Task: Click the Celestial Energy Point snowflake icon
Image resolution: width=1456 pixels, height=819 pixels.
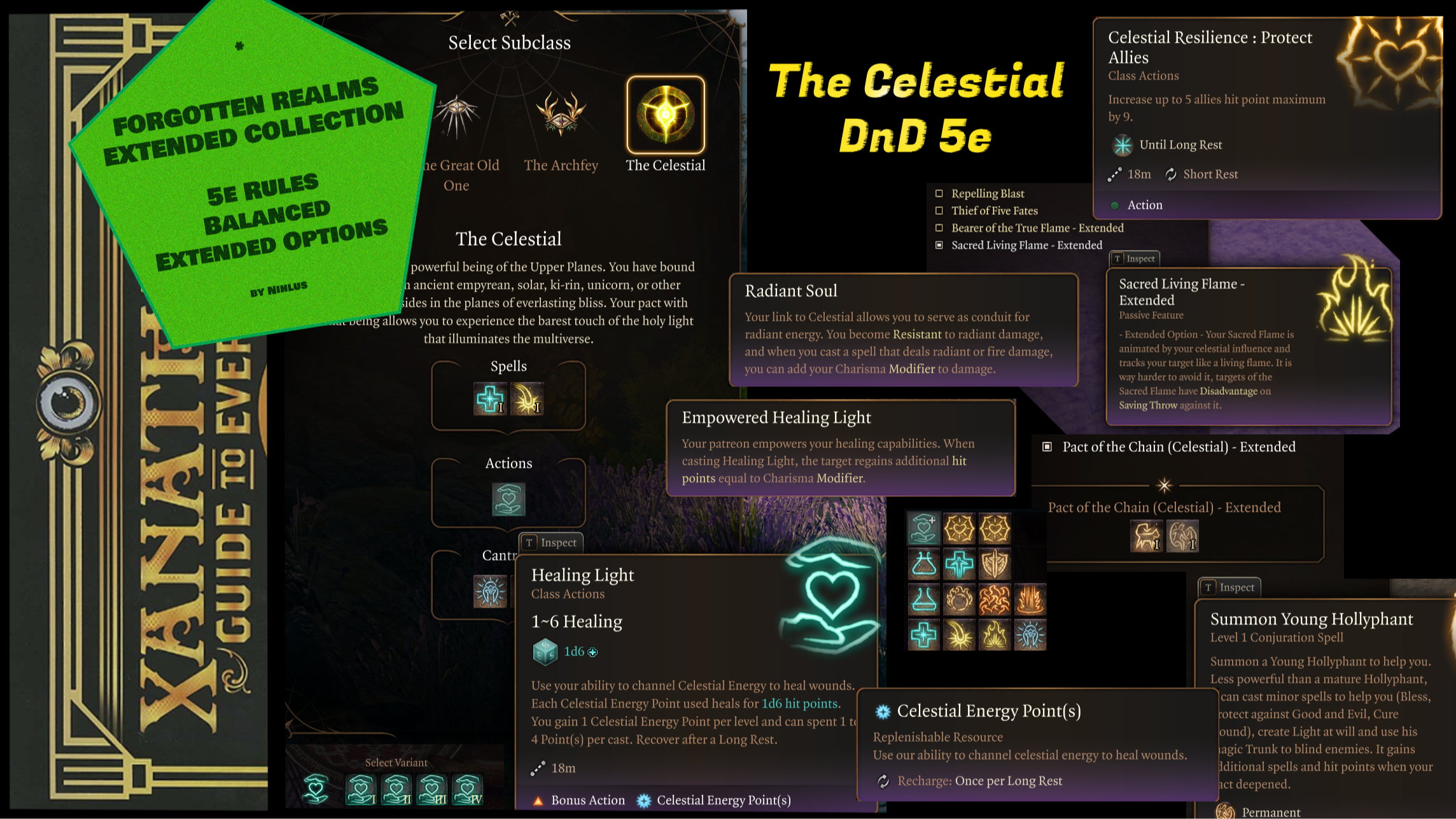Action: [884, 711]
